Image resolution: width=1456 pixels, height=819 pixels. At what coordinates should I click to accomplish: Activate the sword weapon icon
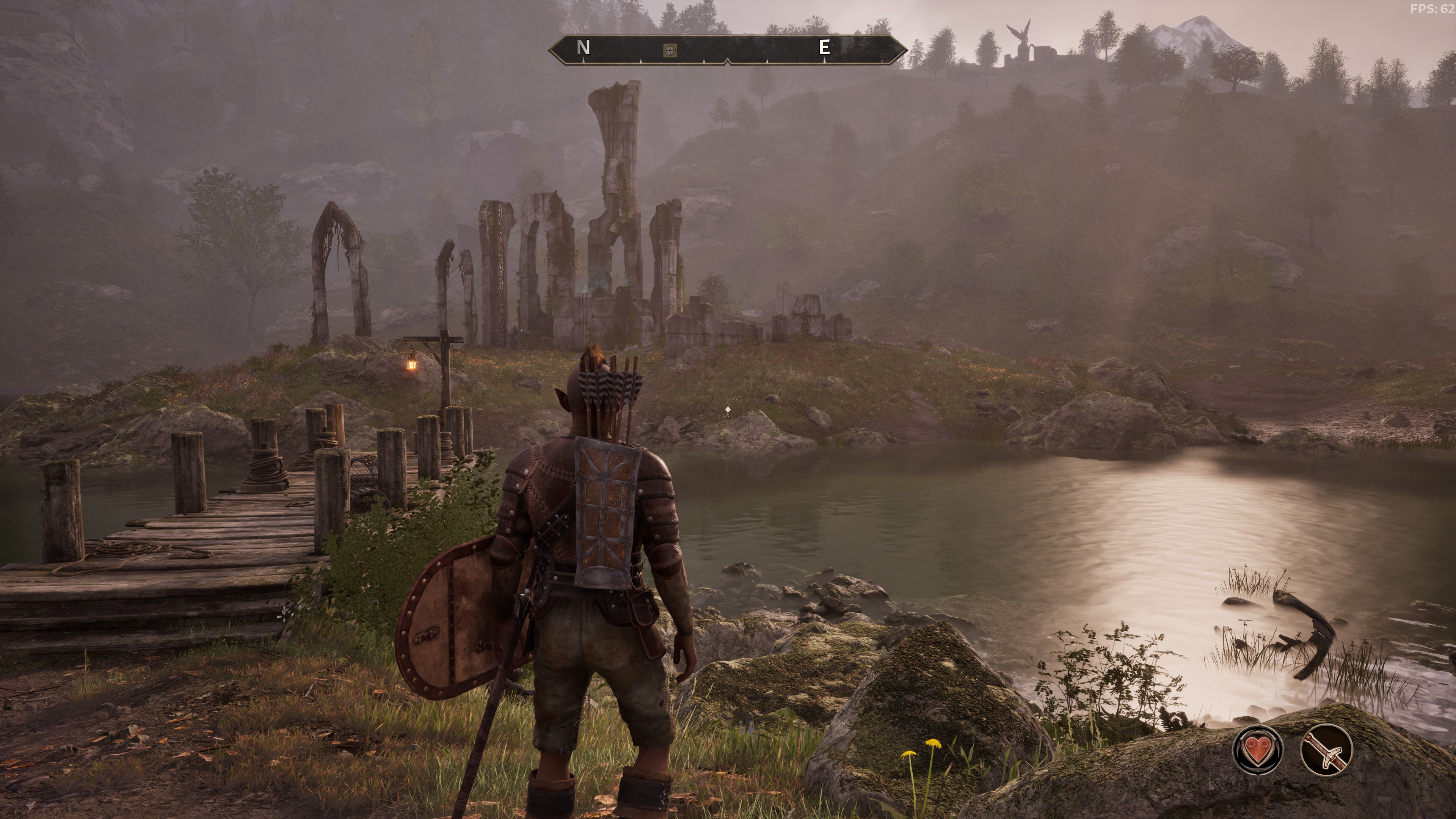click(x=1326, y=750)
